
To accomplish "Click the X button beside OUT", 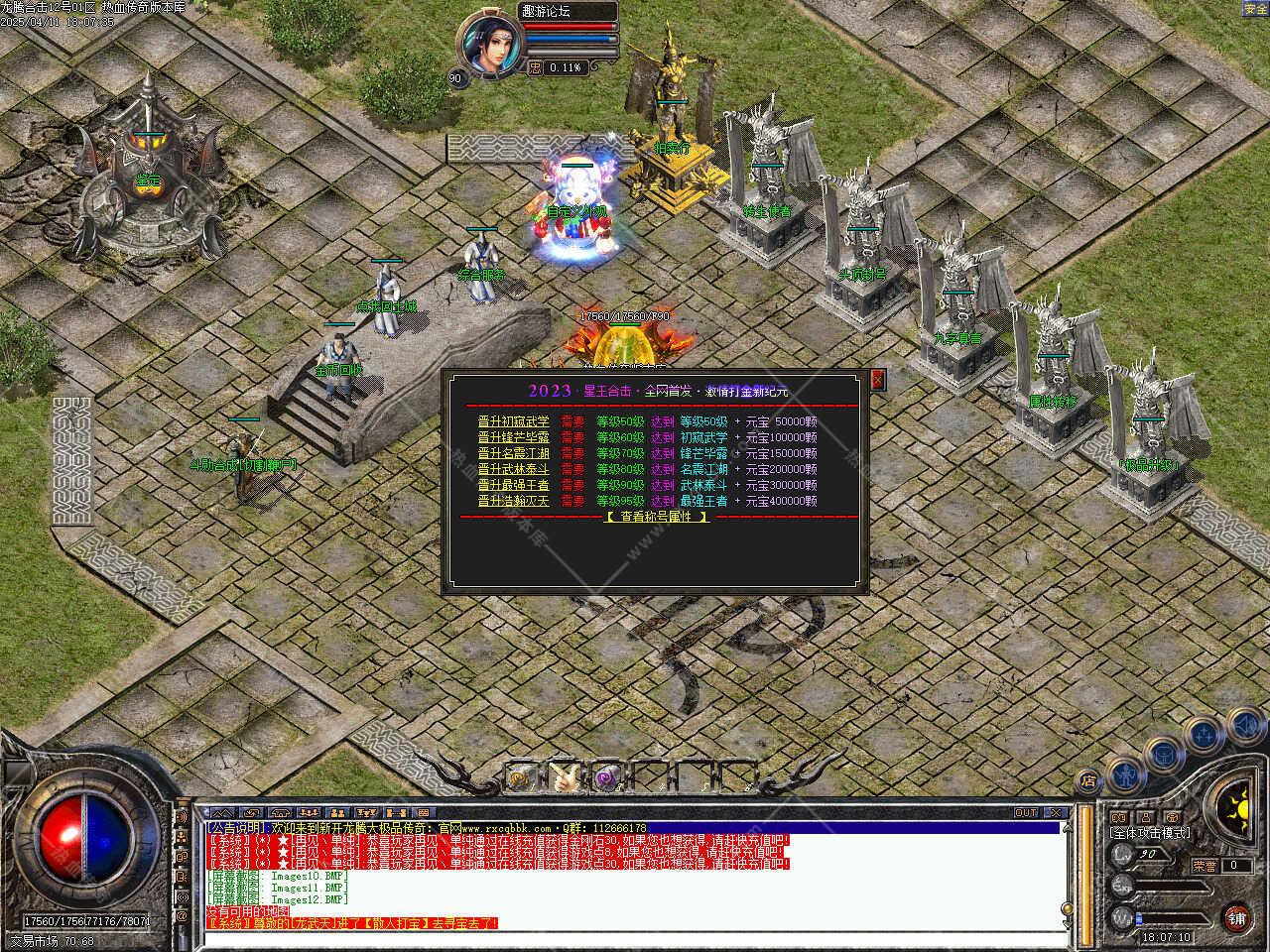I will [x=1056, y=813].
